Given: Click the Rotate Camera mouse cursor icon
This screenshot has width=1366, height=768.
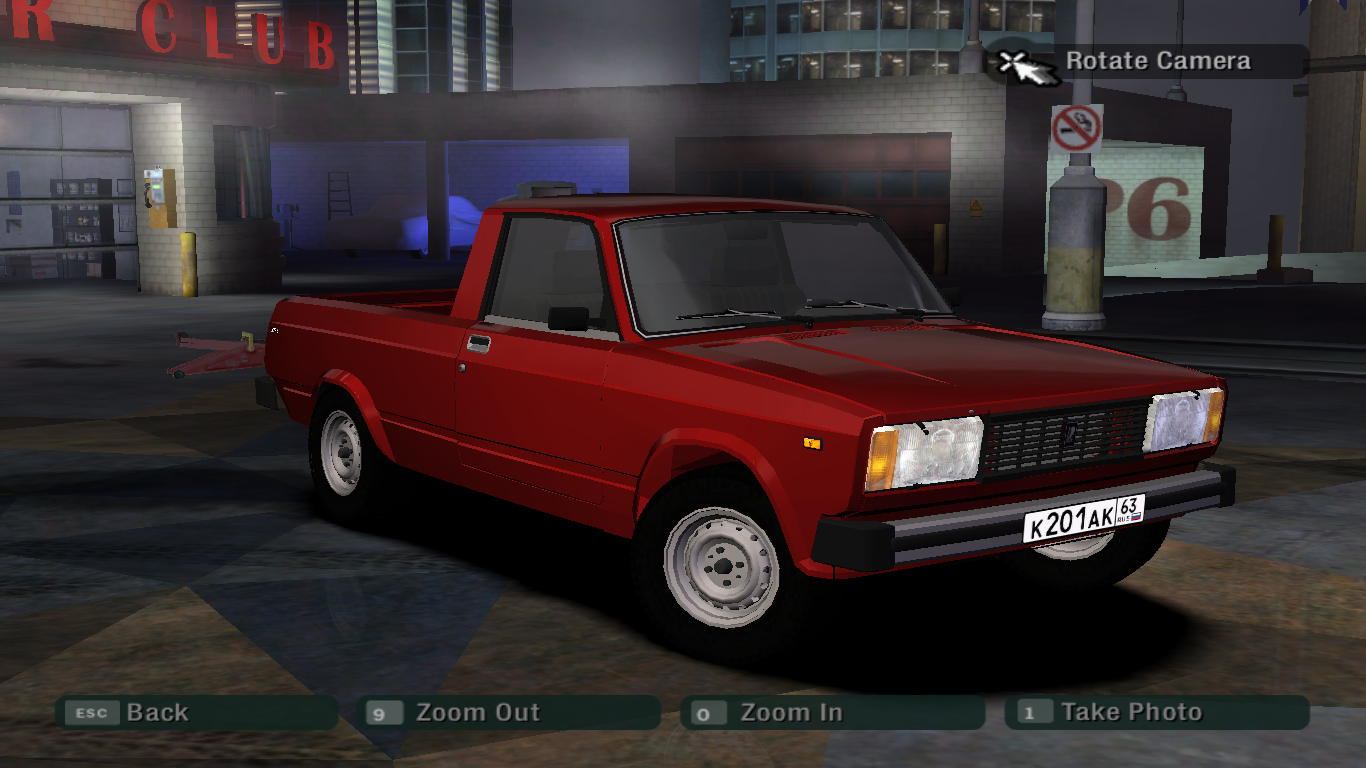Looking at the screenshot, I should (x=1018, y=64).
